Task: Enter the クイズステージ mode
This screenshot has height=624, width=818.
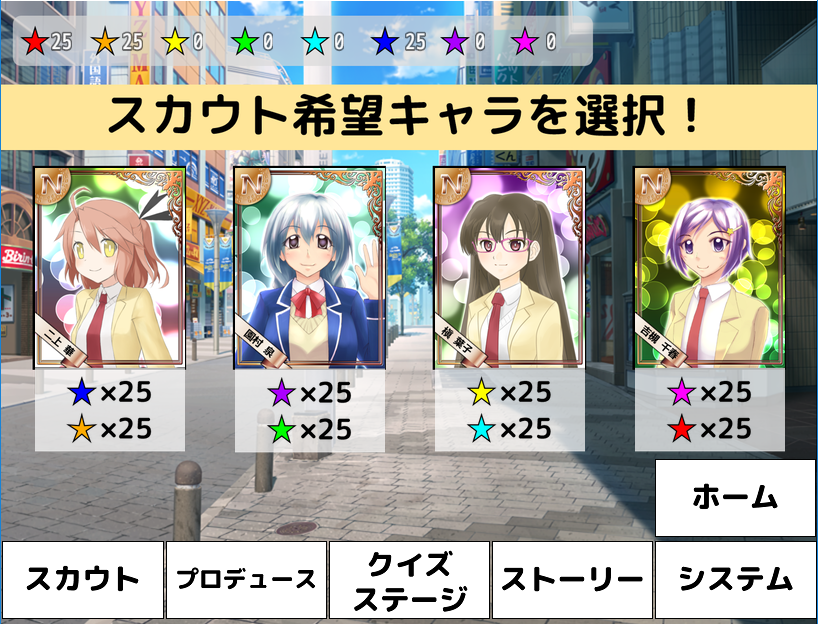Action: click(x=410, y=580)
